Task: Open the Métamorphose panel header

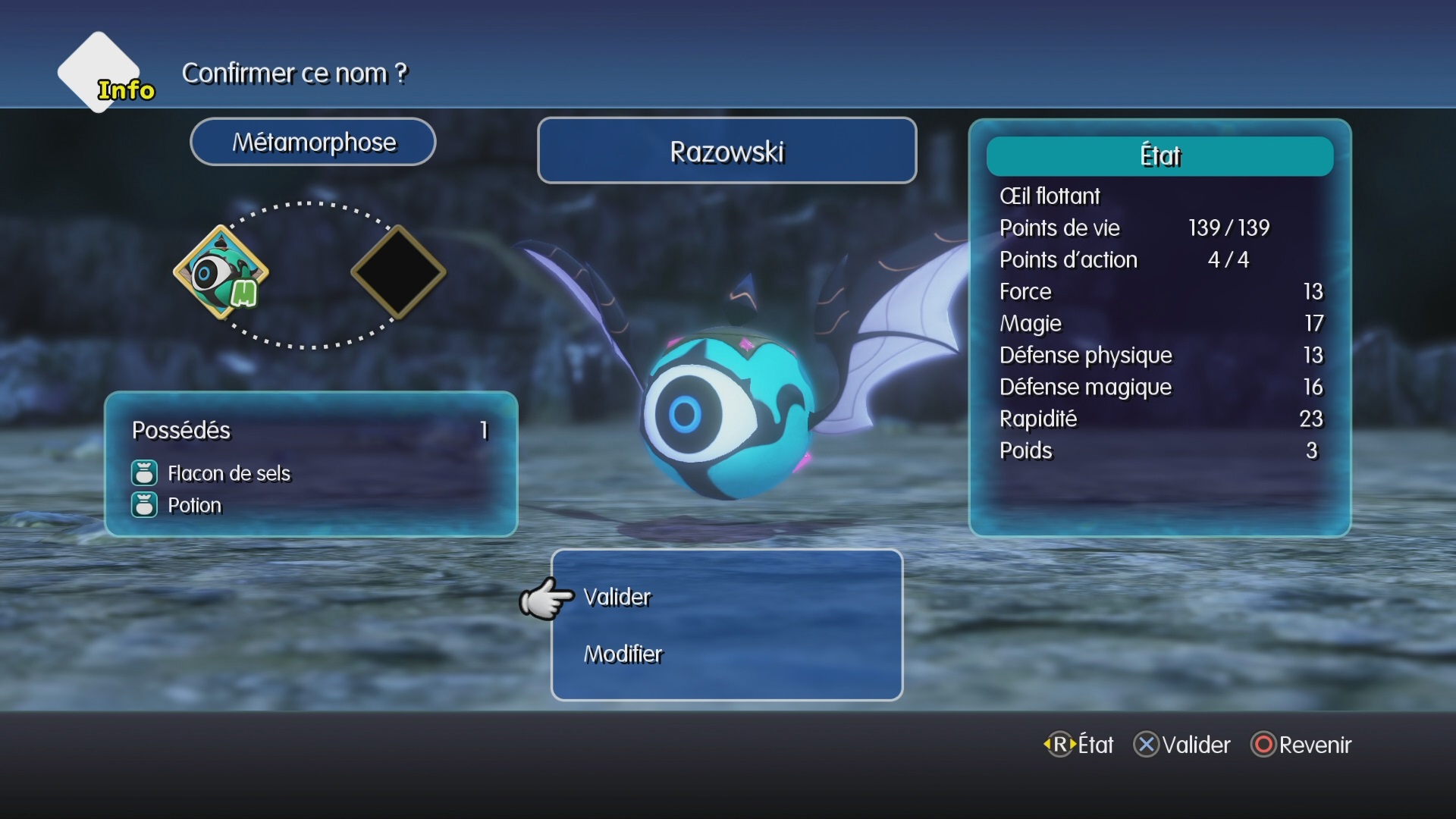Action: 313,142
